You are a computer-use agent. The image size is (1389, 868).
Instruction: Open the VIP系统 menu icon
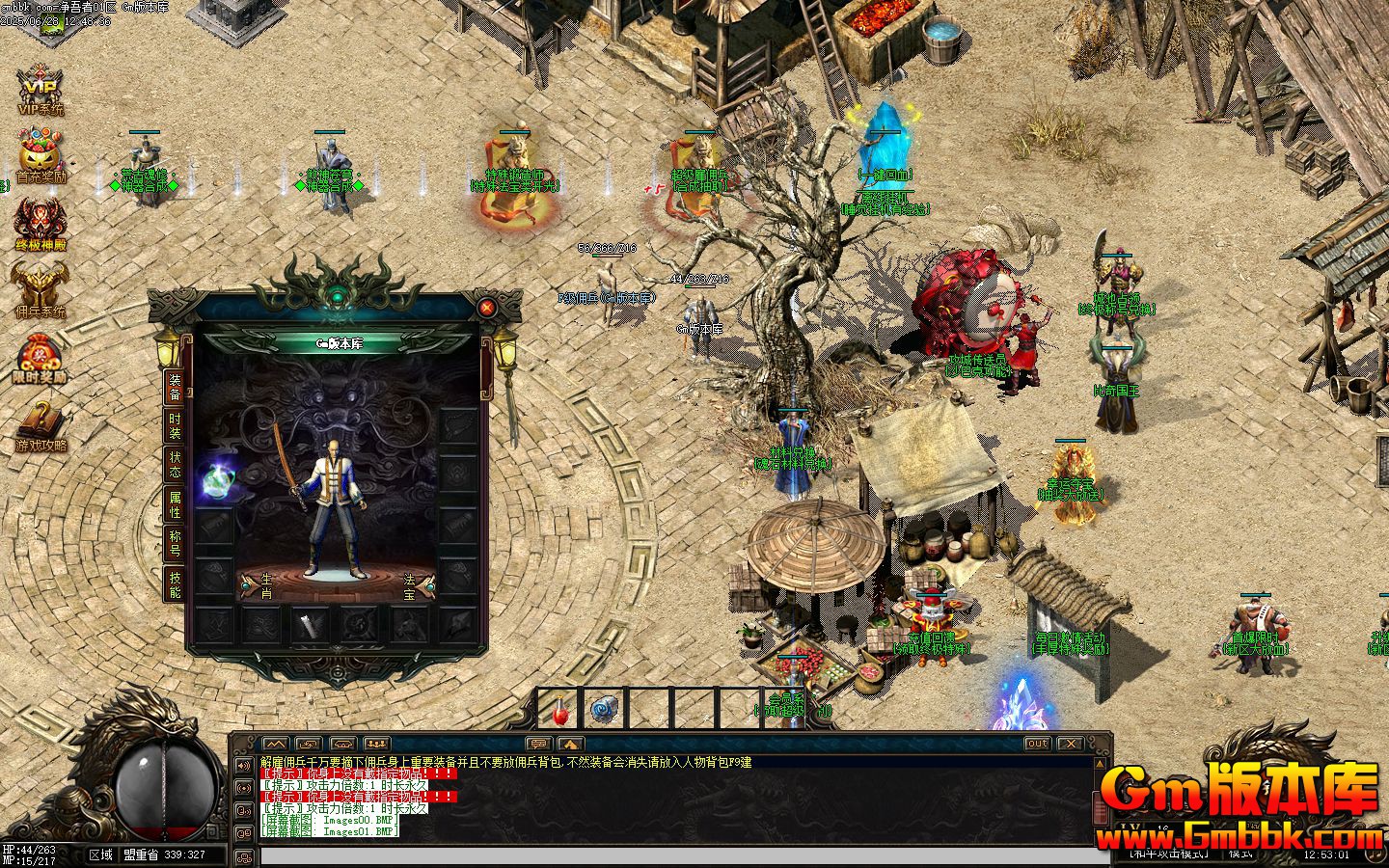click(x=41, y=91)
